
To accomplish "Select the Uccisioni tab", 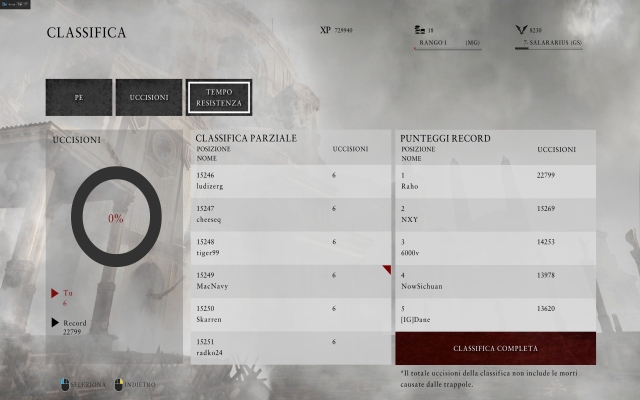I will point(149,97).
